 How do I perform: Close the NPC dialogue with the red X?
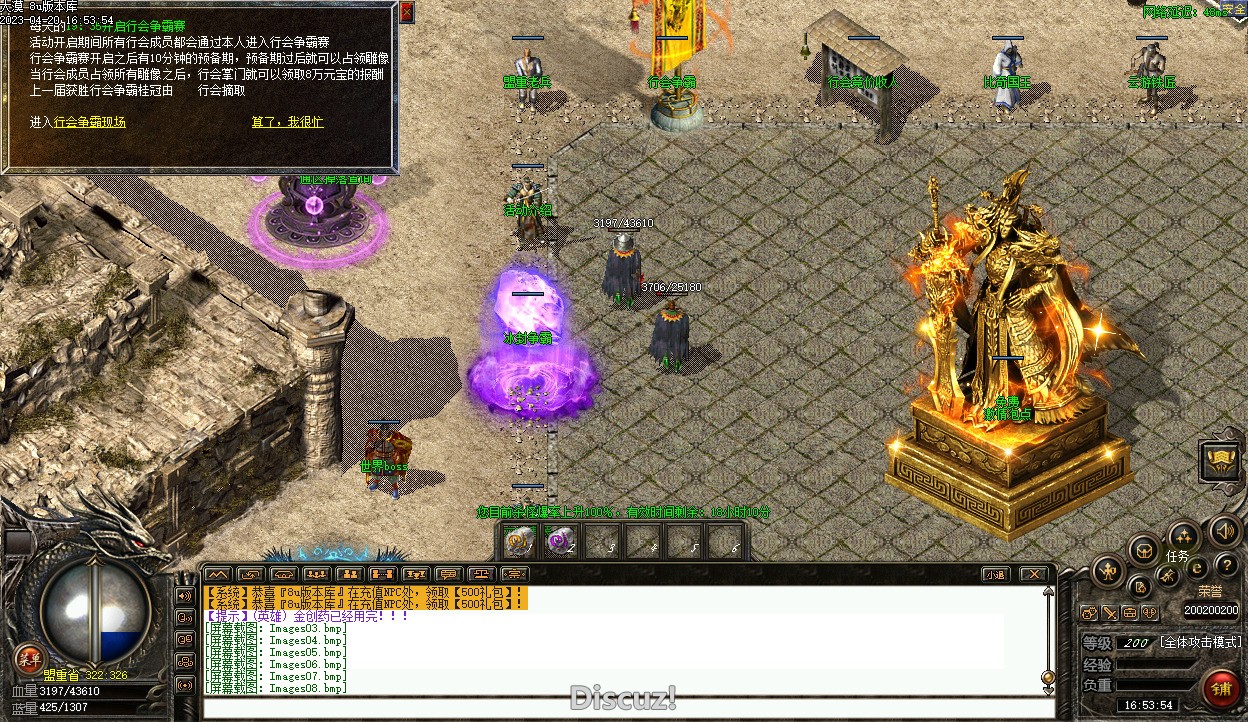pyautogui.click(x=406, y=12)
